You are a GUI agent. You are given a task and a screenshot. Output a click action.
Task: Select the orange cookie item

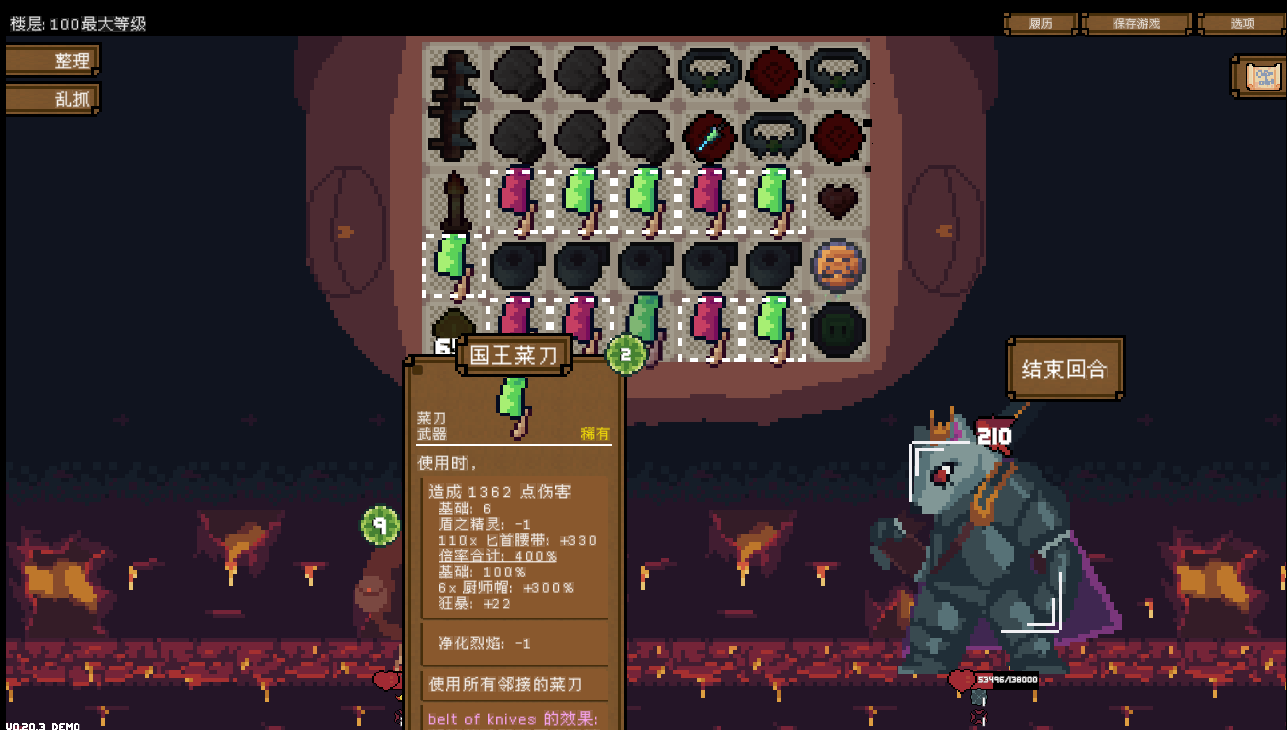point(837,265)
